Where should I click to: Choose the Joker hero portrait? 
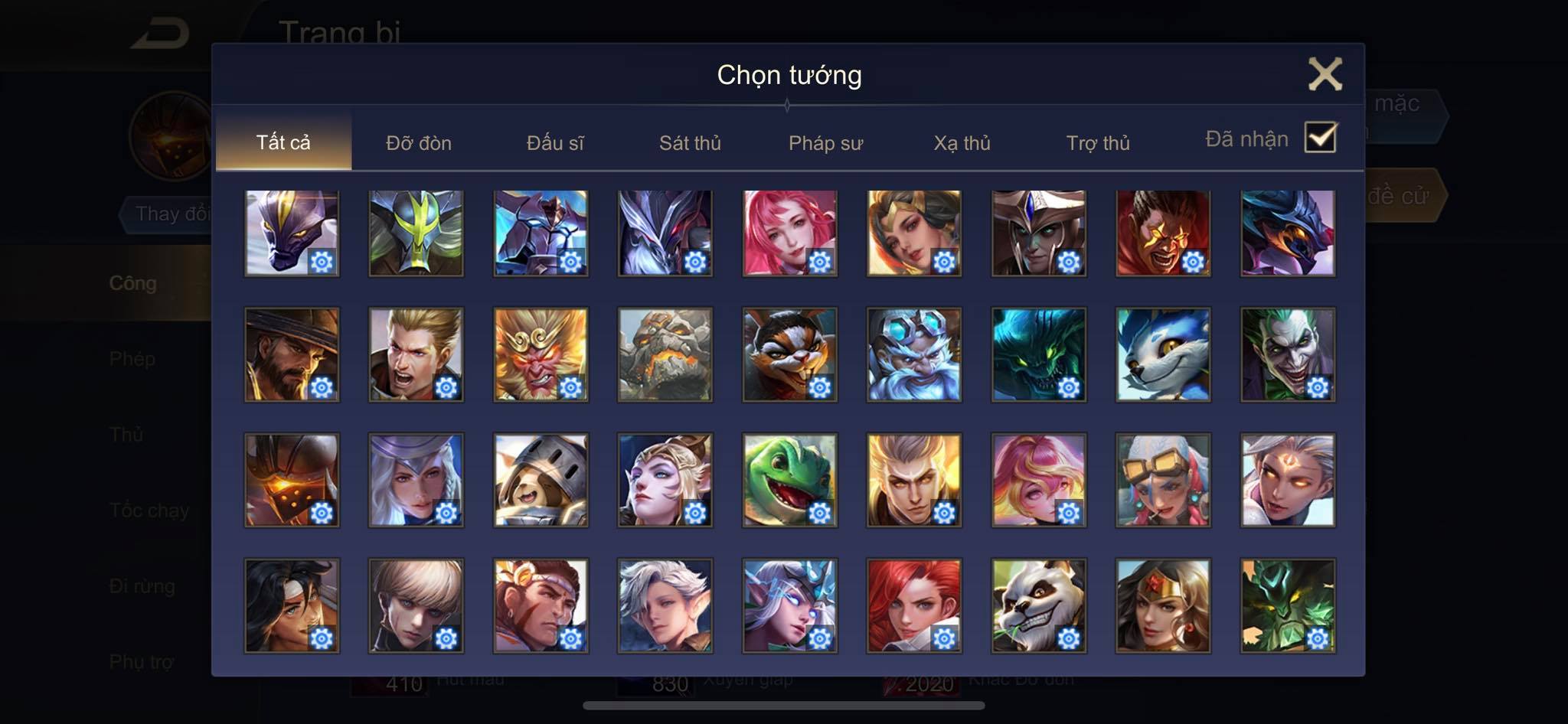pos(1288,355)
